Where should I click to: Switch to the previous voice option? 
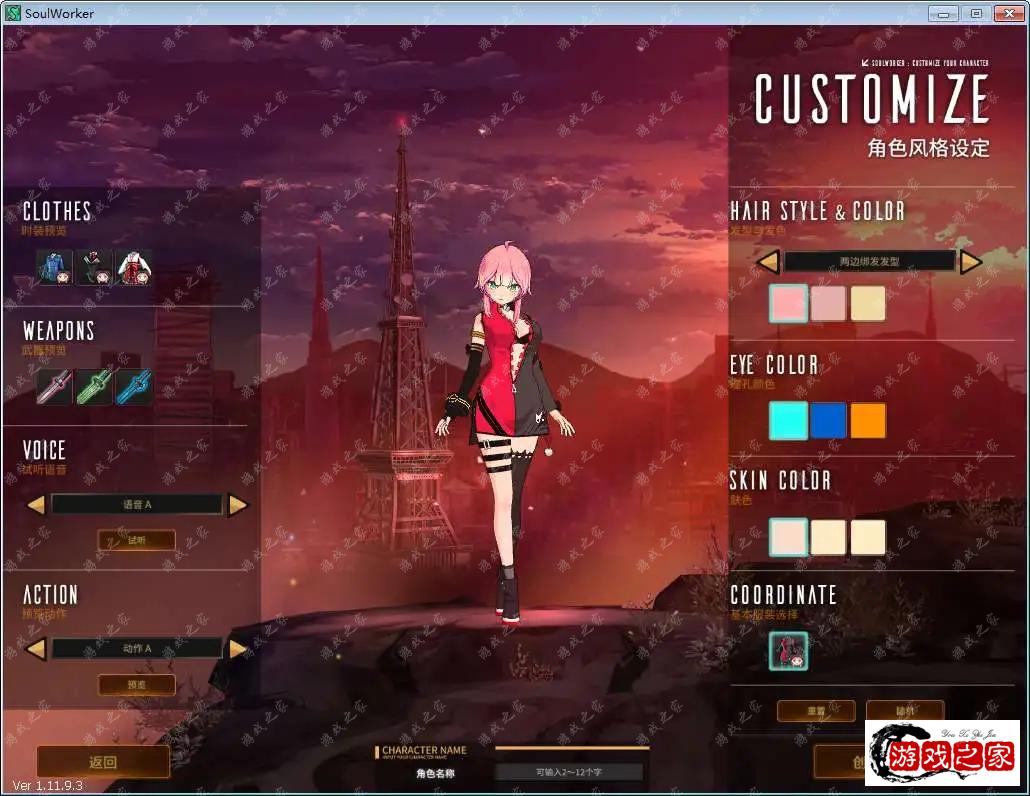tap(36, 505)
